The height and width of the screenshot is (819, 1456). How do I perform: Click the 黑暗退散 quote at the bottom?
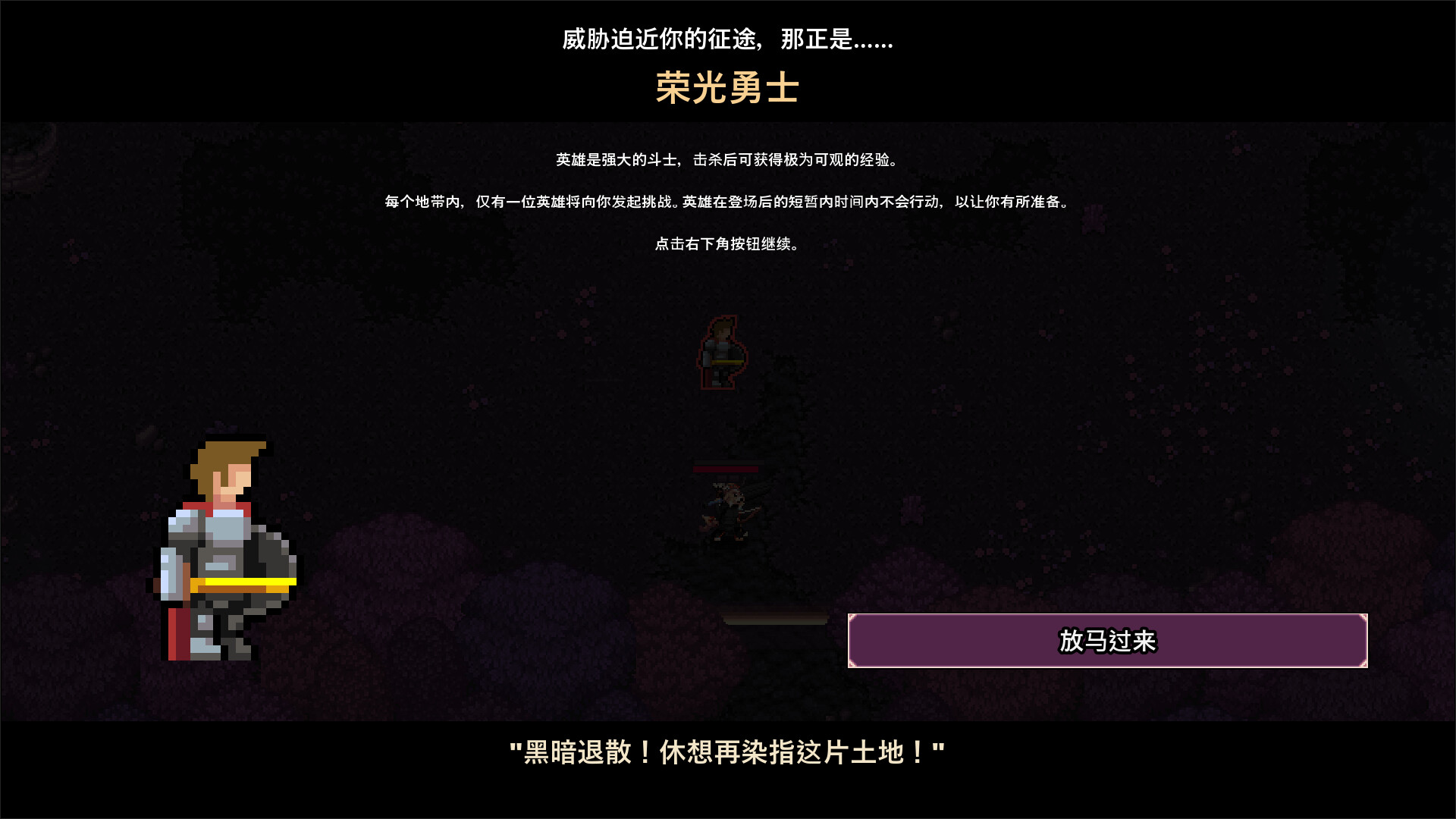[x=726, y=752]
